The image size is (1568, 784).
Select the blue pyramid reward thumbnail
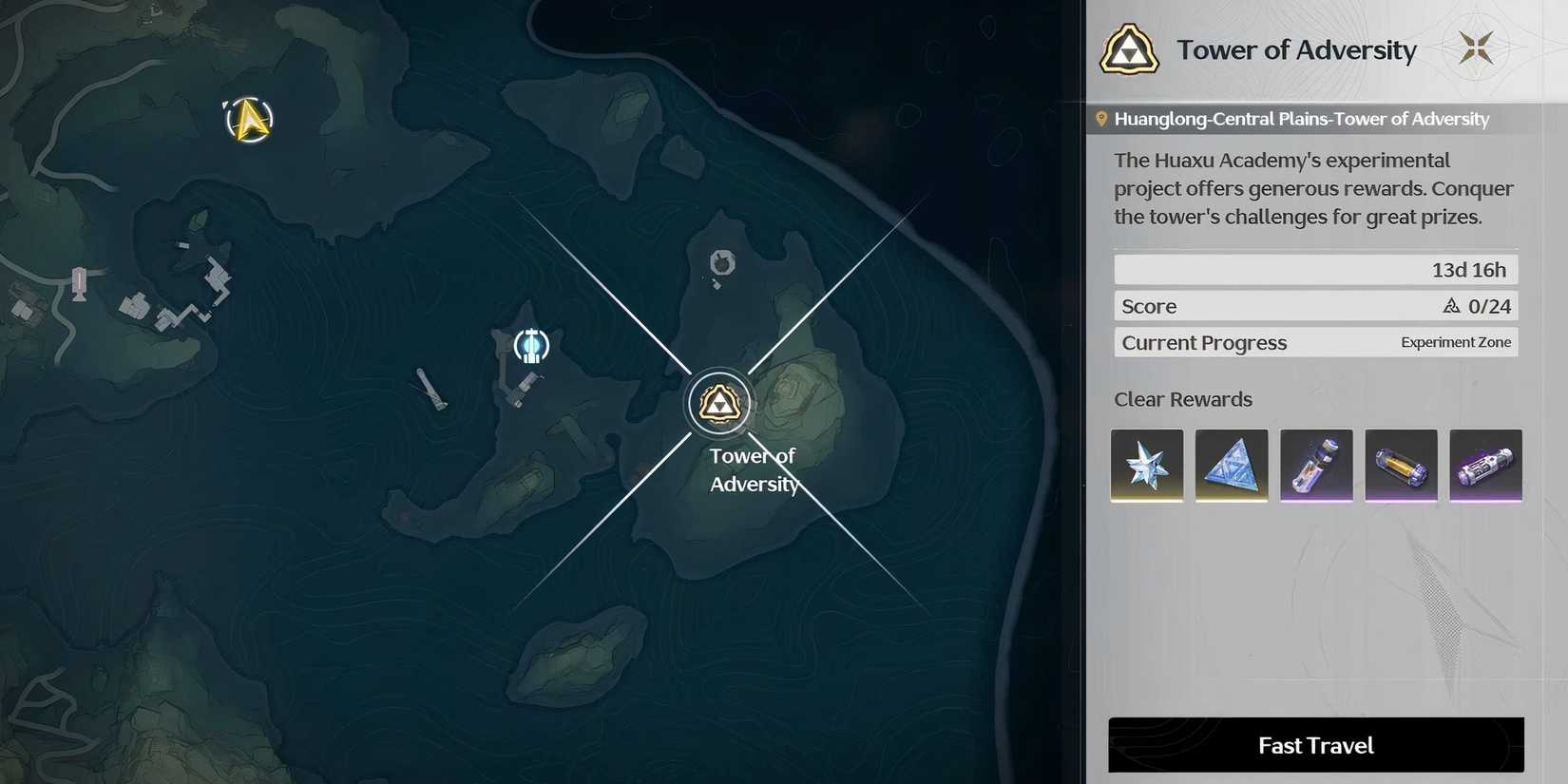[x=1231, y=466]
